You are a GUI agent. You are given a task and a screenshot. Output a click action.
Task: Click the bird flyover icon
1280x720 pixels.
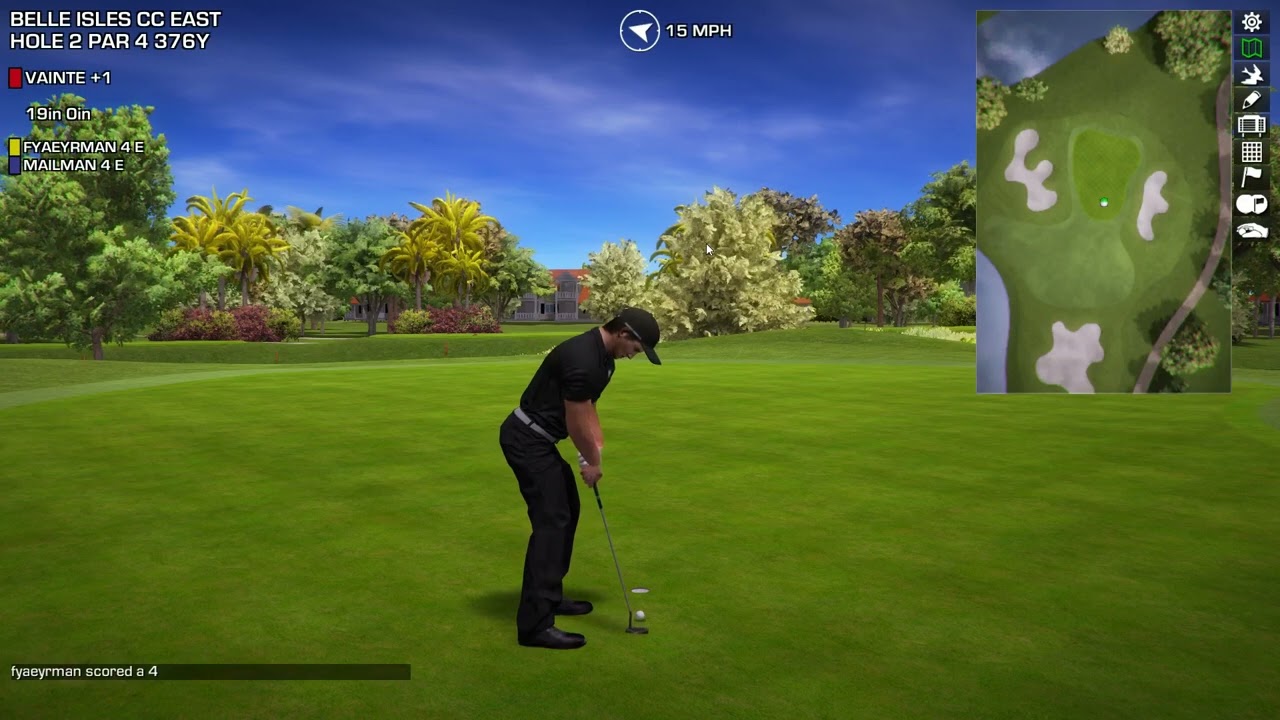click(x=1252, y=74)
